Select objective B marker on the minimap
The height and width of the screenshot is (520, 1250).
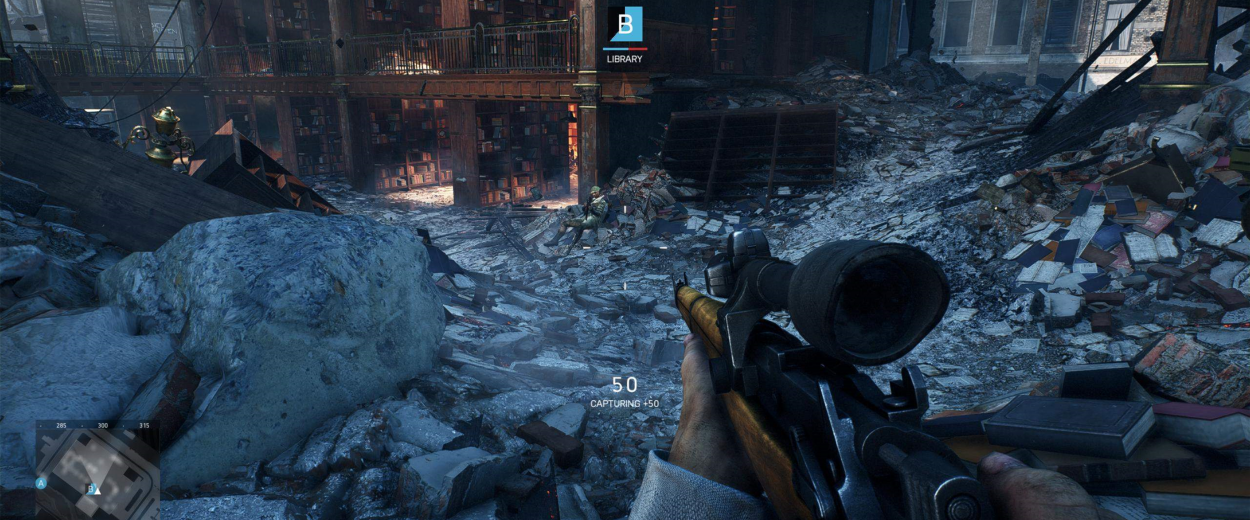point(91,489)
